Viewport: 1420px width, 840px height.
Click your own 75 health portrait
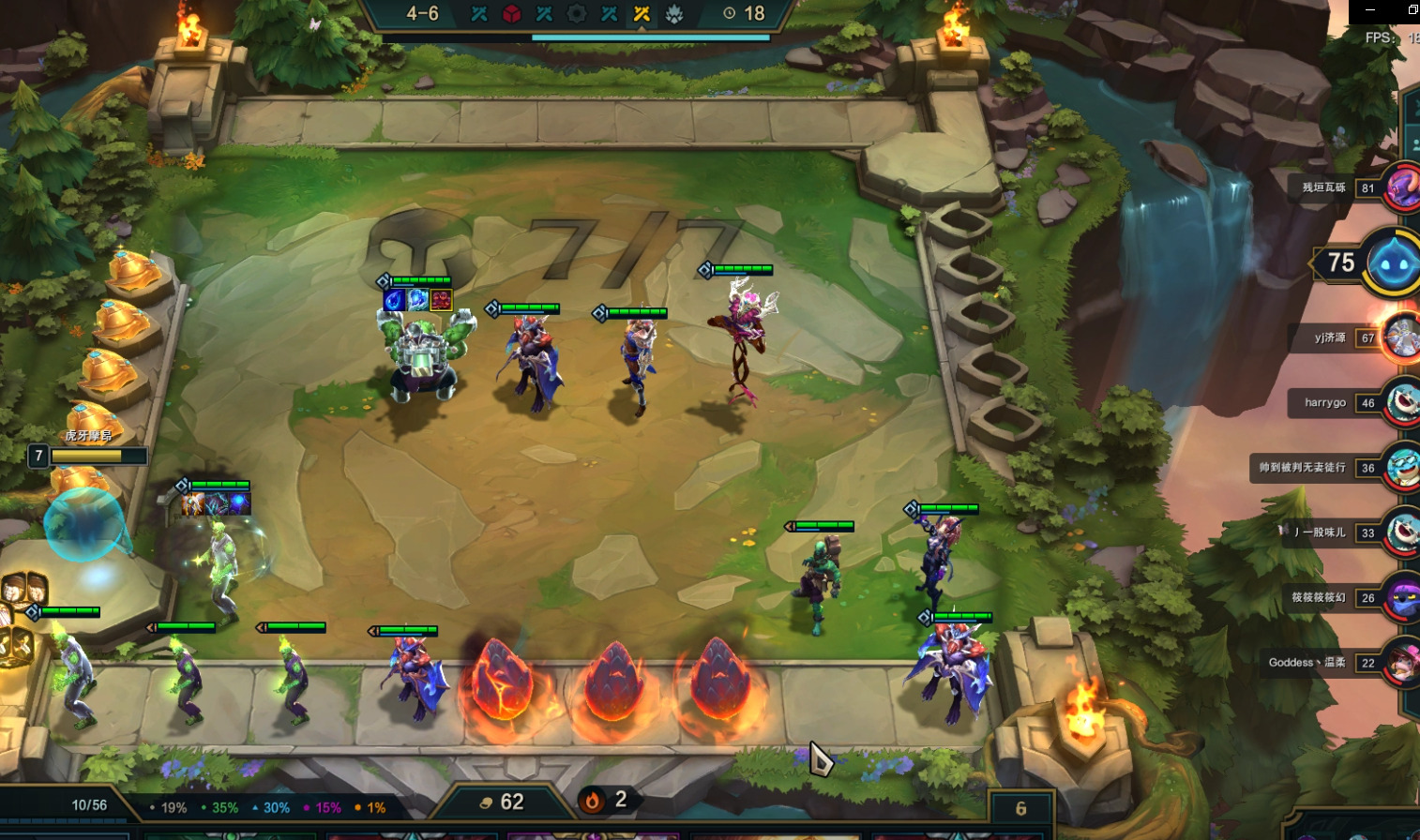1393,263
